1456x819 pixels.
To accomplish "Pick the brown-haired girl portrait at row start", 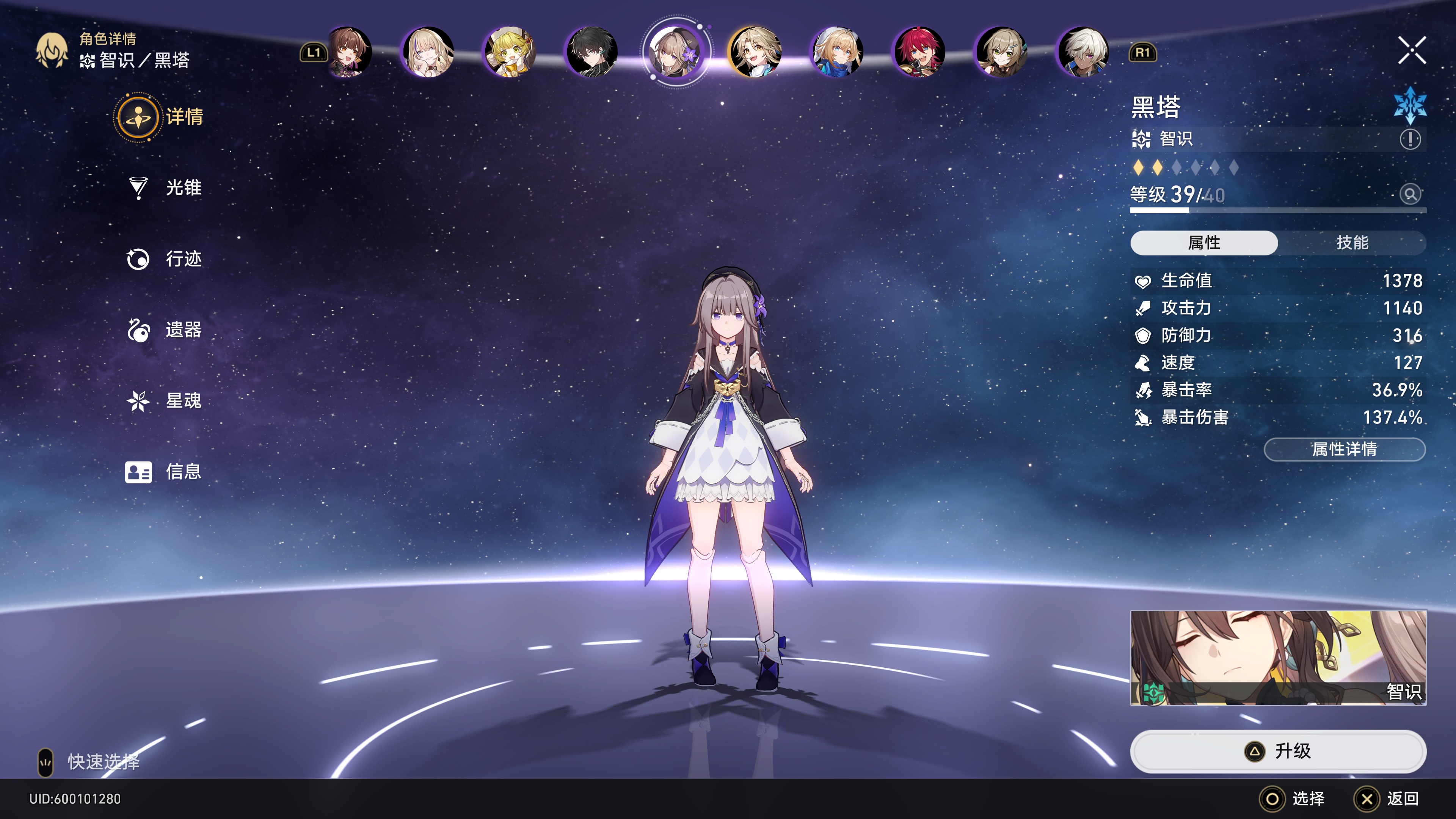I will 350,52.
